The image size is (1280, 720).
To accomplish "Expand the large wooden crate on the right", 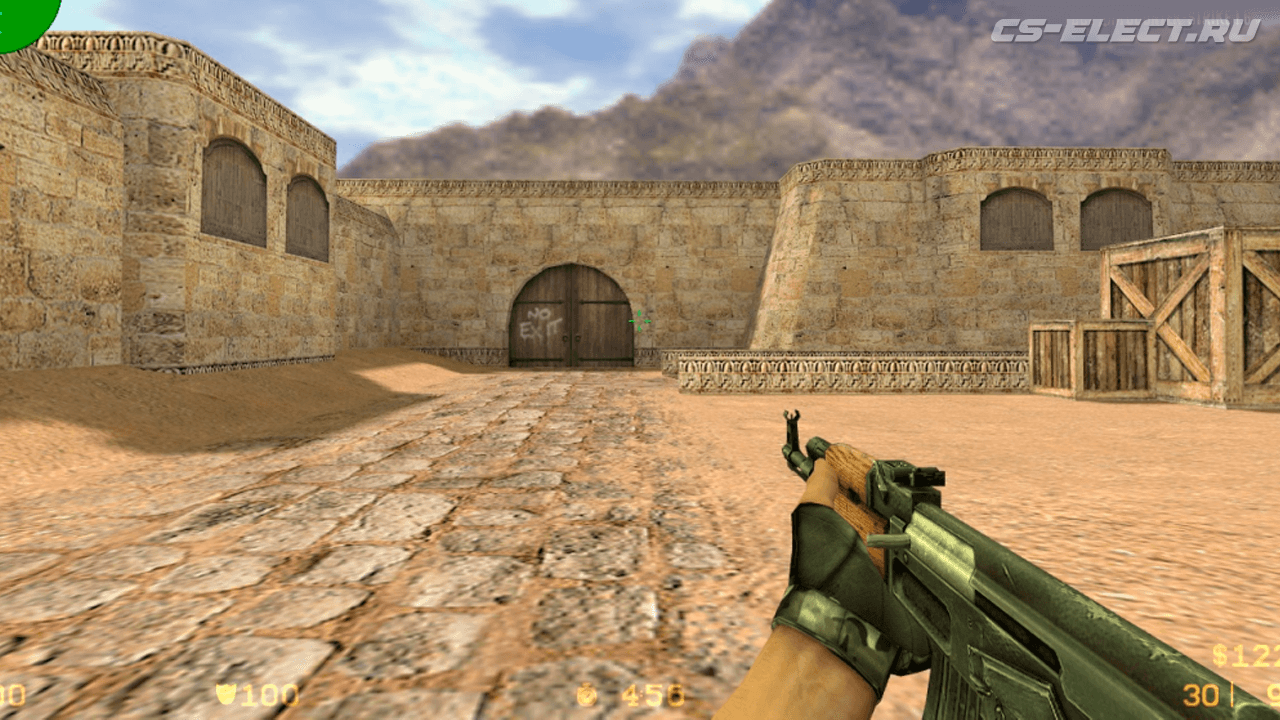I will tap(1180, 310).
